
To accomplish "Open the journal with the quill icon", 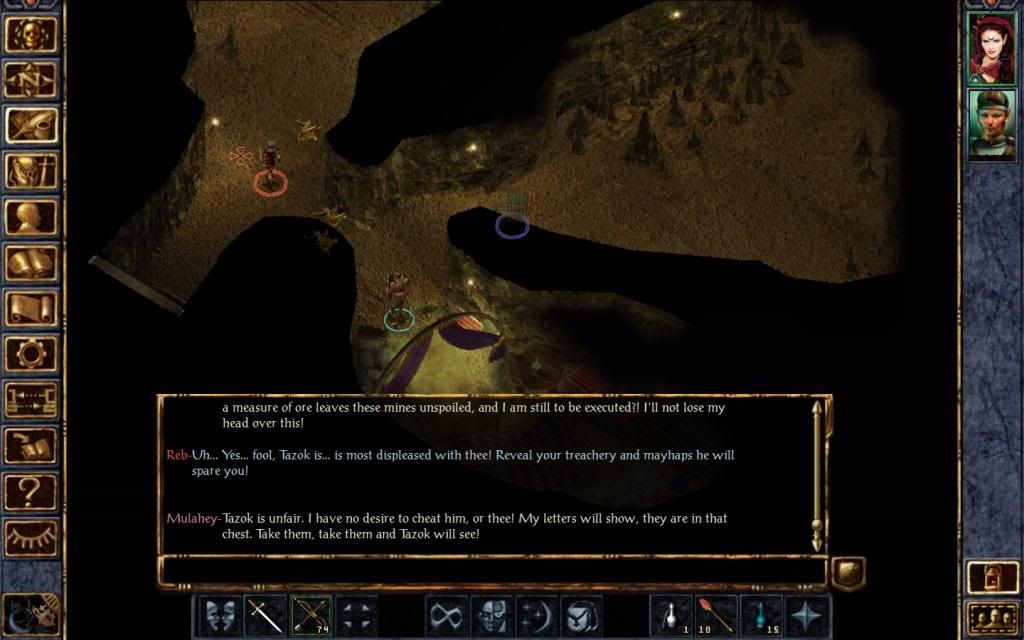I will point(31,125).
